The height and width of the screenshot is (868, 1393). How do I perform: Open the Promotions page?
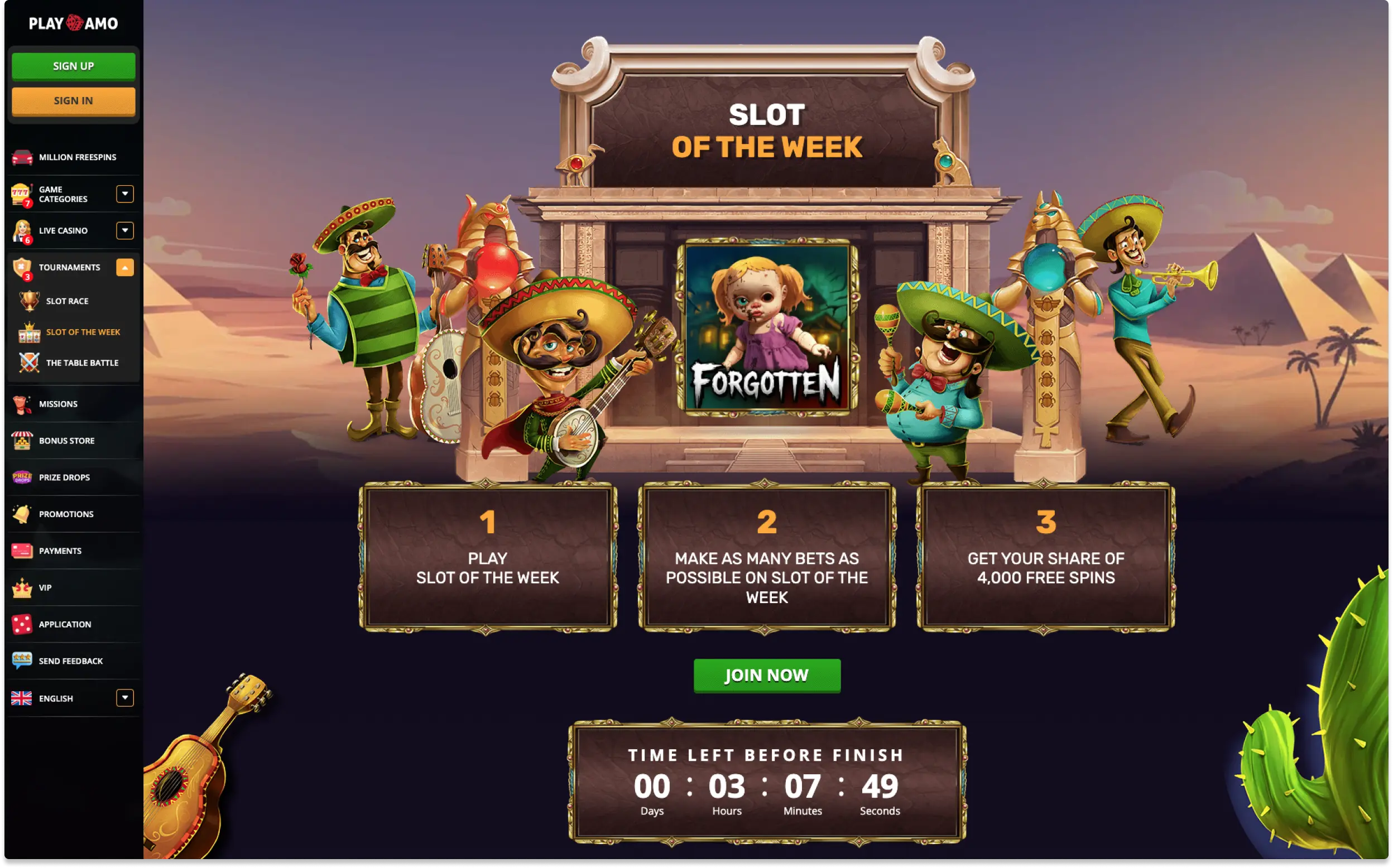(66, 514)
